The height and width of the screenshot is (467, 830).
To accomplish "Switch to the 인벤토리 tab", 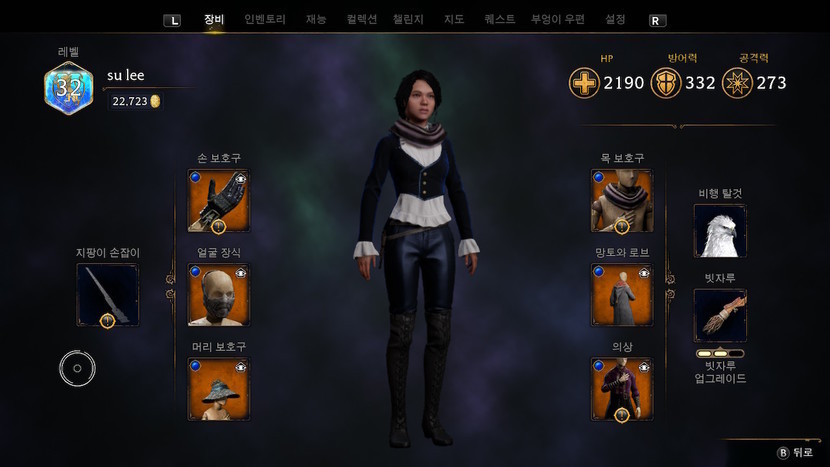I will coord(265,19).
